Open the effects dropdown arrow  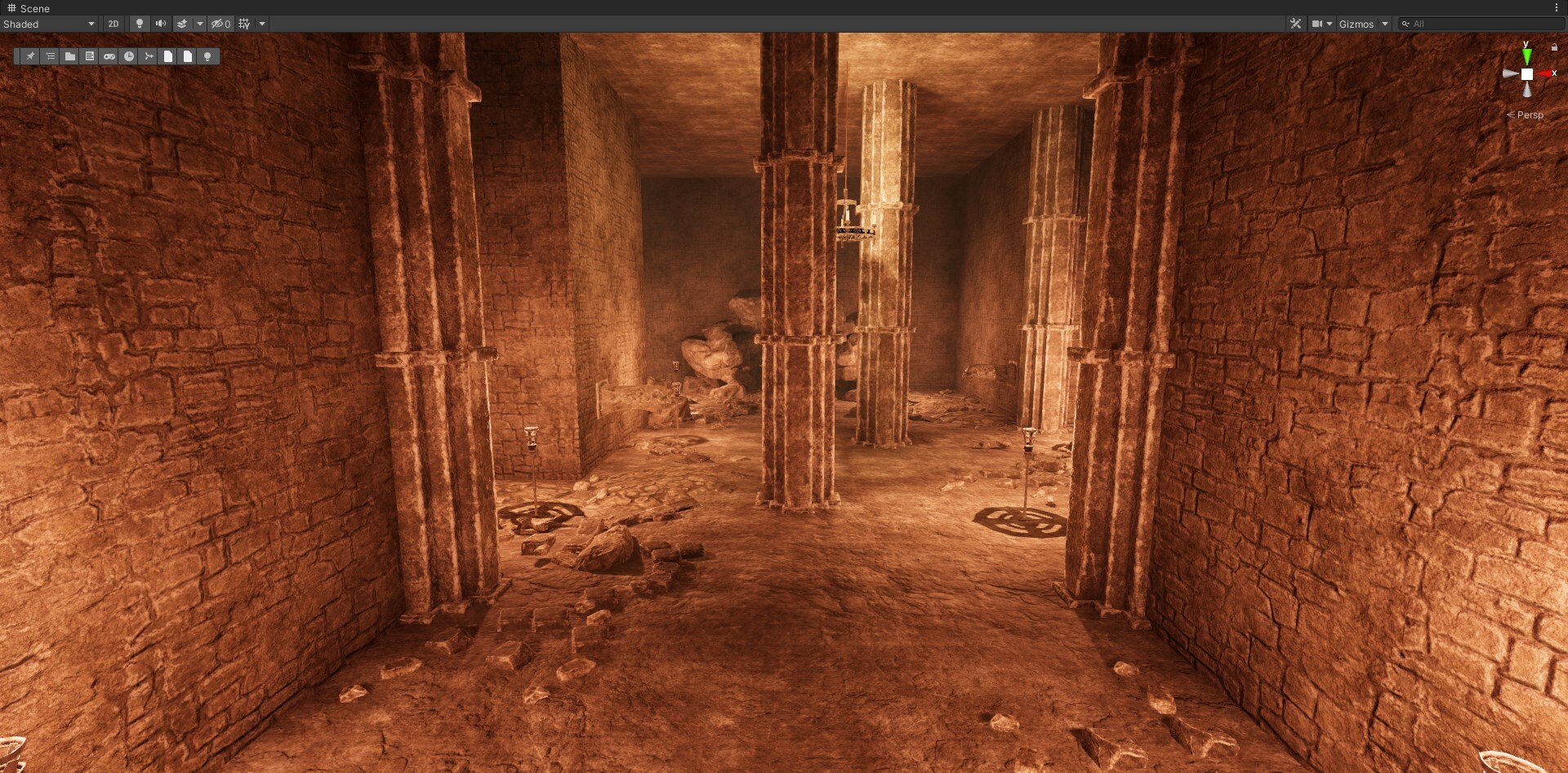click(x=200, y=24)
